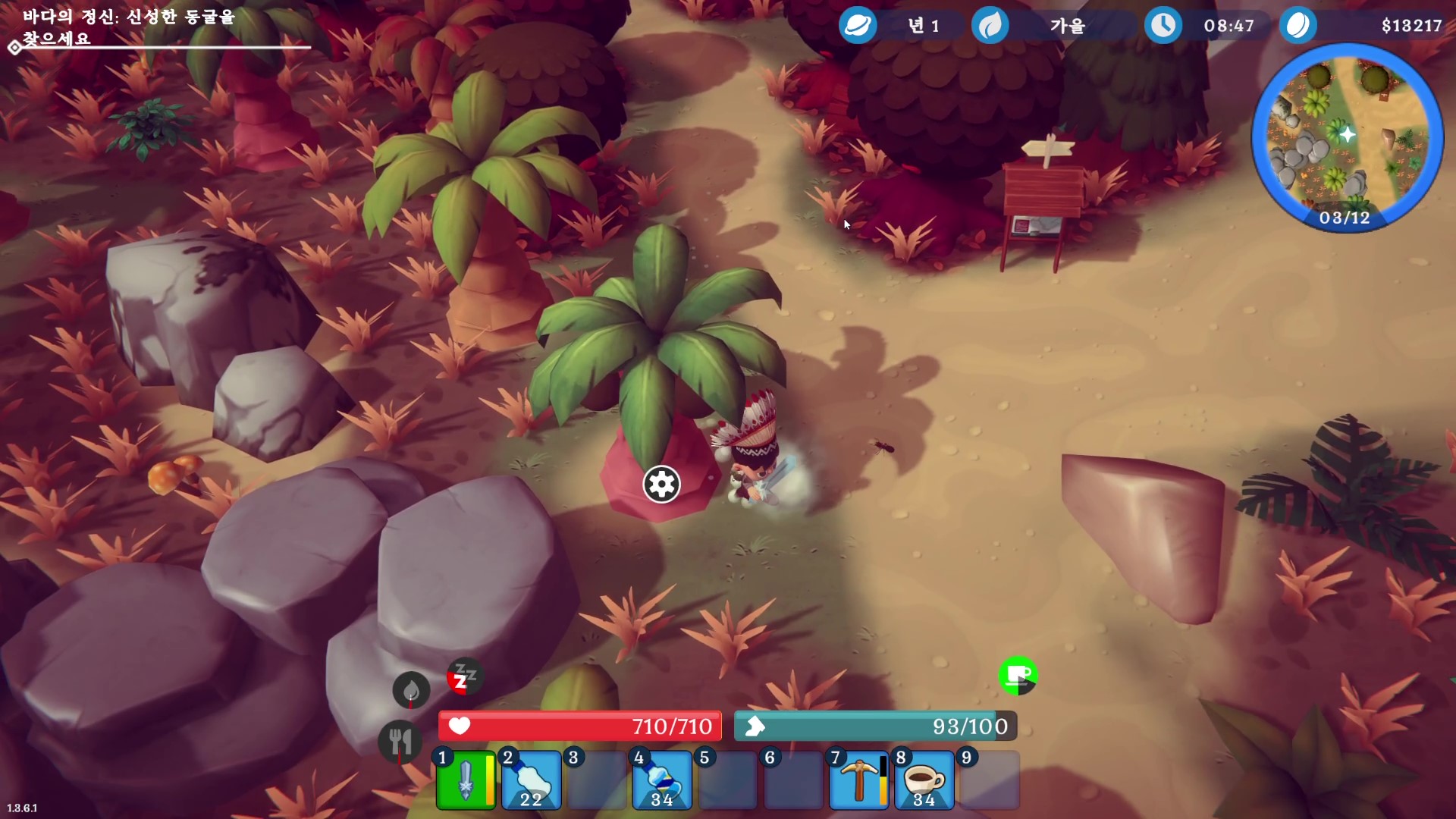Select the sword in hotbar slot 1
1456x819 pixels.
[466, 780]
